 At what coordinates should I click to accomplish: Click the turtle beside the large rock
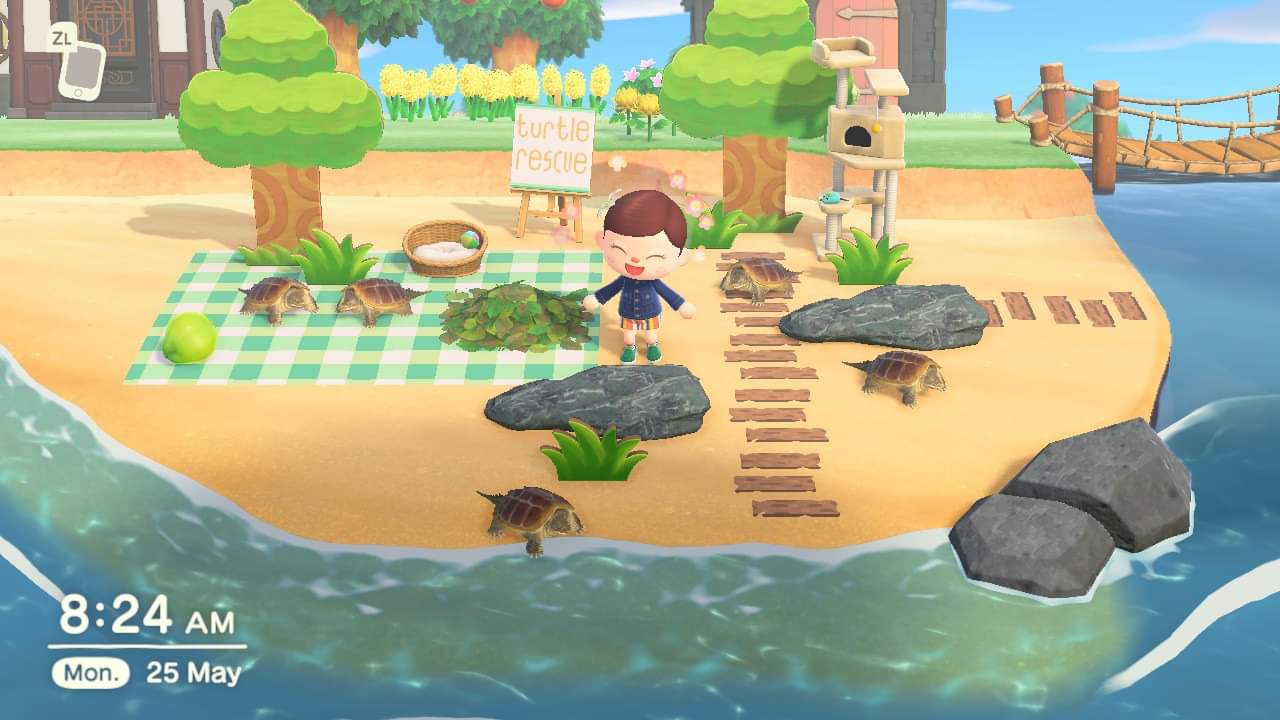pyautogui.click(x=895, y=377)
